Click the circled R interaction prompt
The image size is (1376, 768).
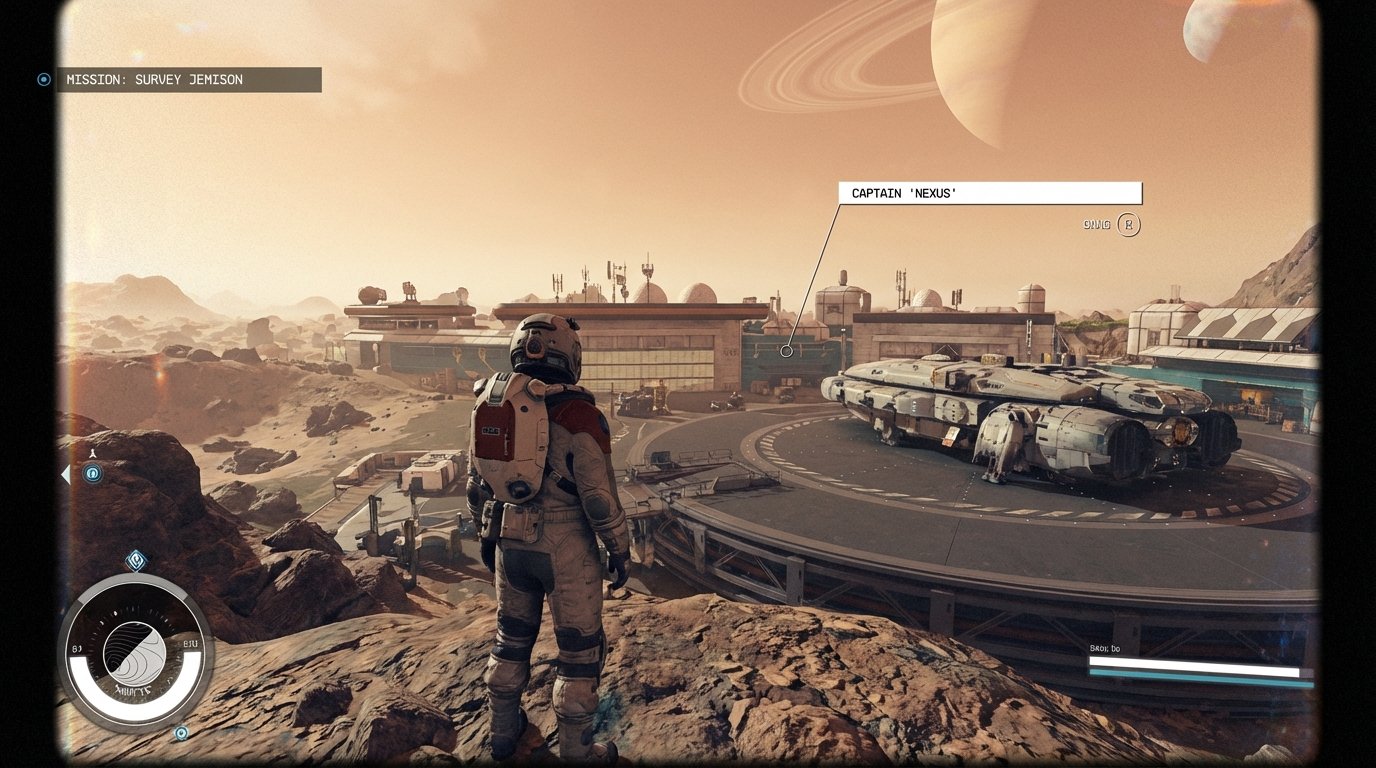1129,225
